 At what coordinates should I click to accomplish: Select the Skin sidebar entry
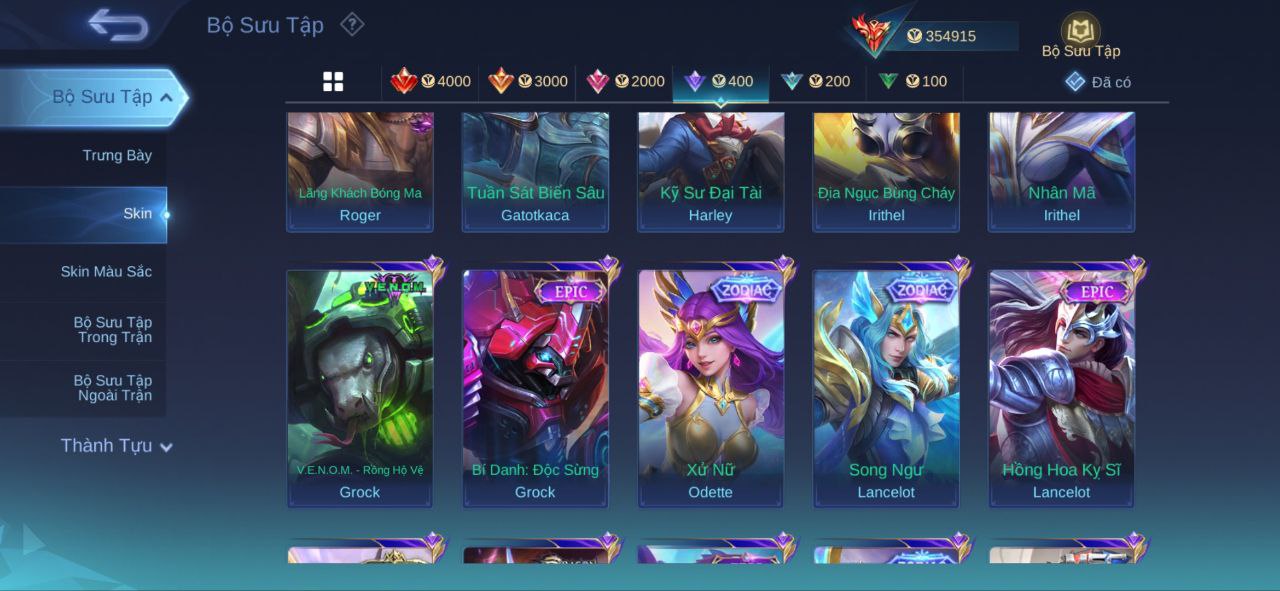(137, 213)
